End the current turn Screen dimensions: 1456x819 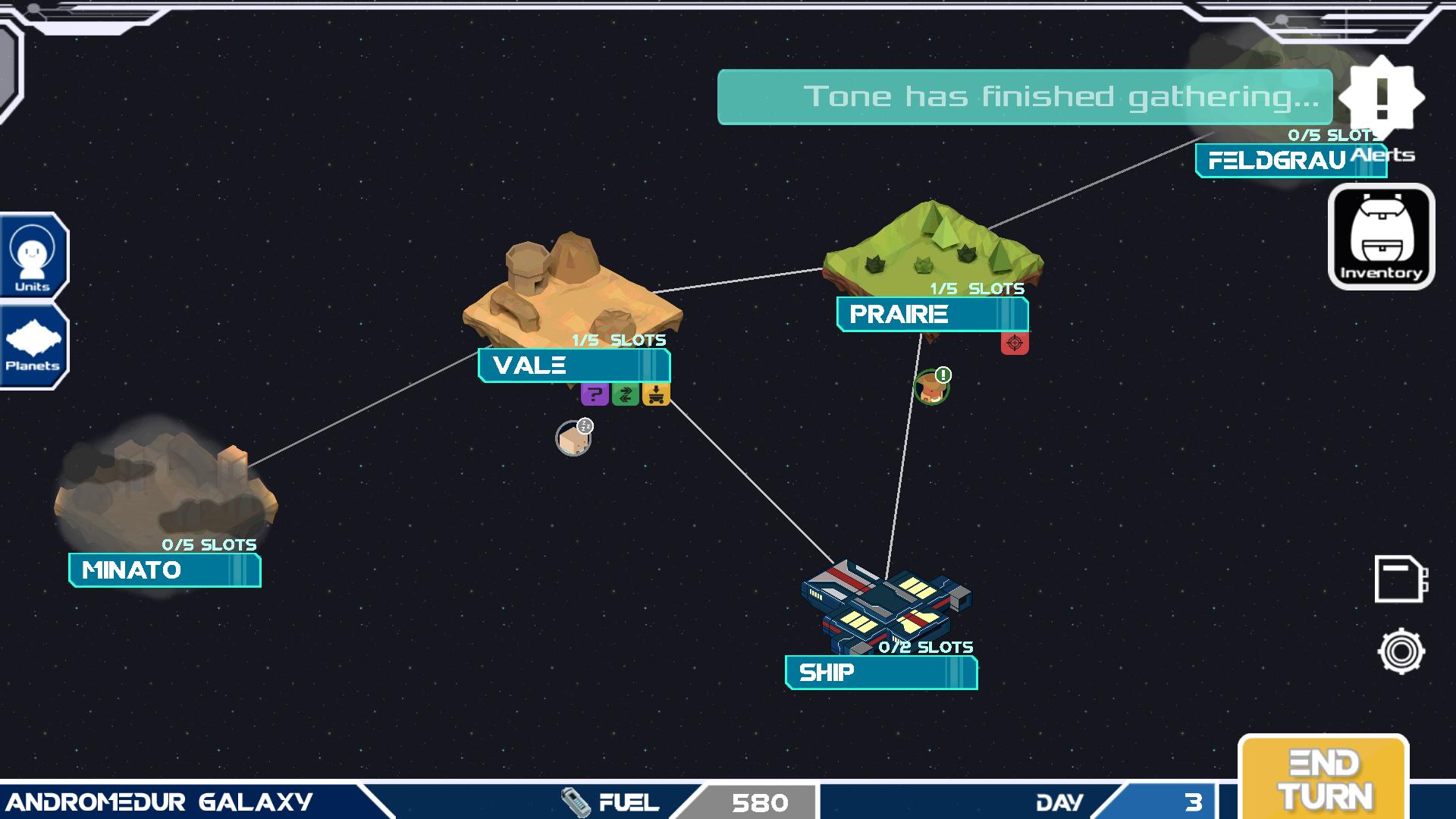(1323, 779)
